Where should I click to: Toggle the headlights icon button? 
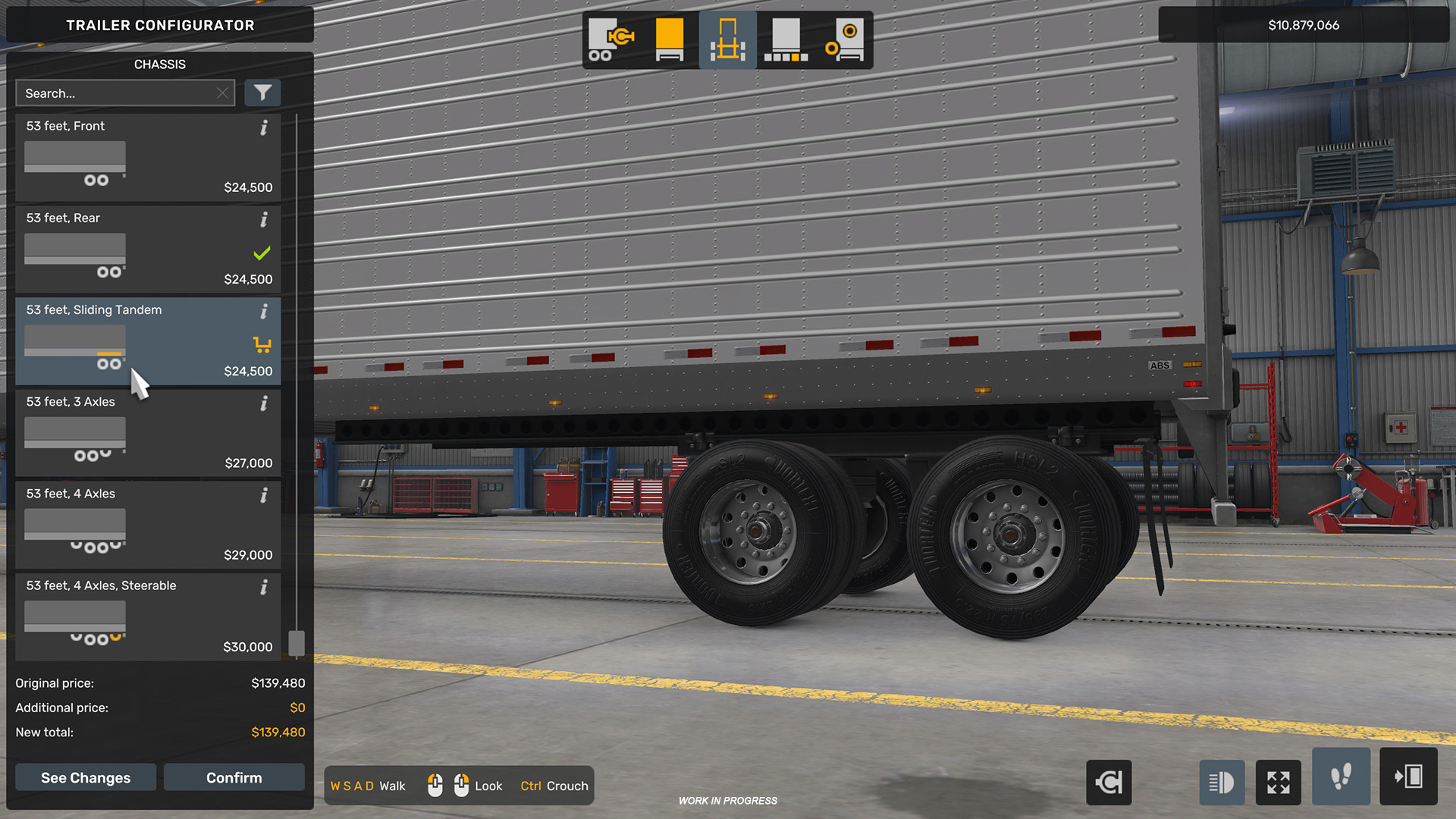1221,782
